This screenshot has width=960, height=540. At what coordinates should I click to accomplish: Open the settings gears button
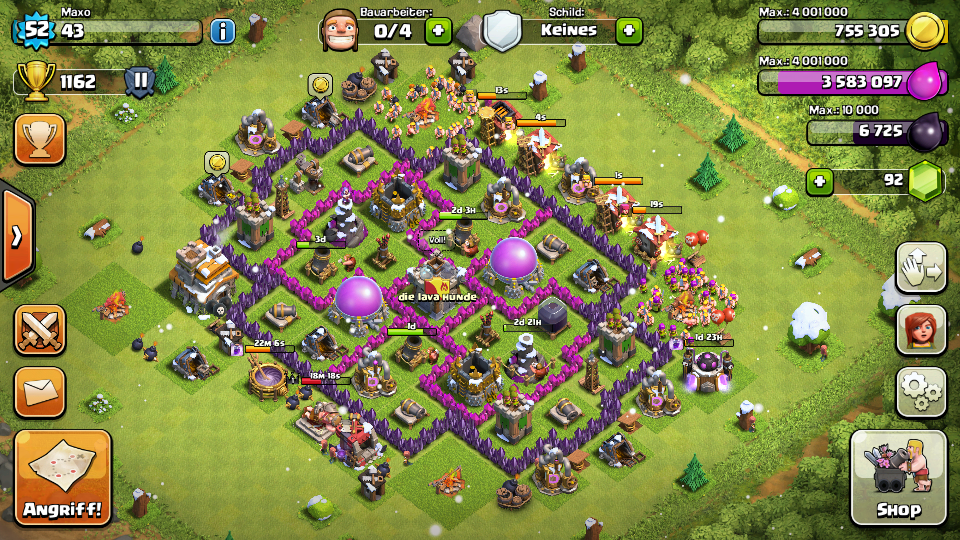point(920,391)
